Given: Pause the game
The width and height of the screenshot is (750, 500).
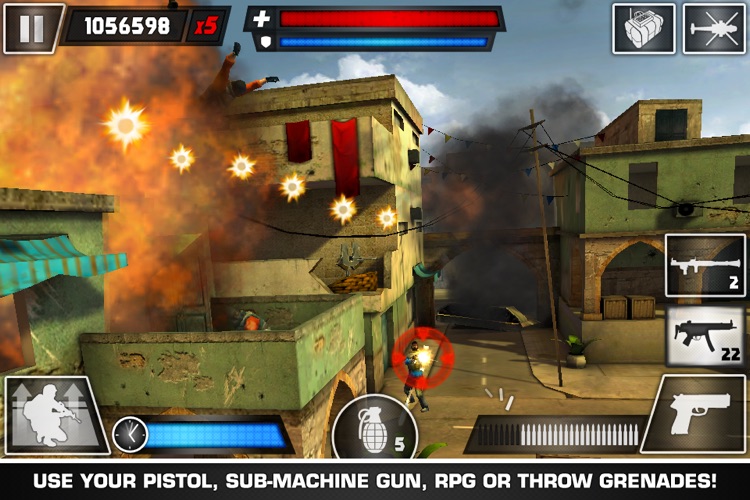Looking at the screenshot, I should (x=32, y=28).
